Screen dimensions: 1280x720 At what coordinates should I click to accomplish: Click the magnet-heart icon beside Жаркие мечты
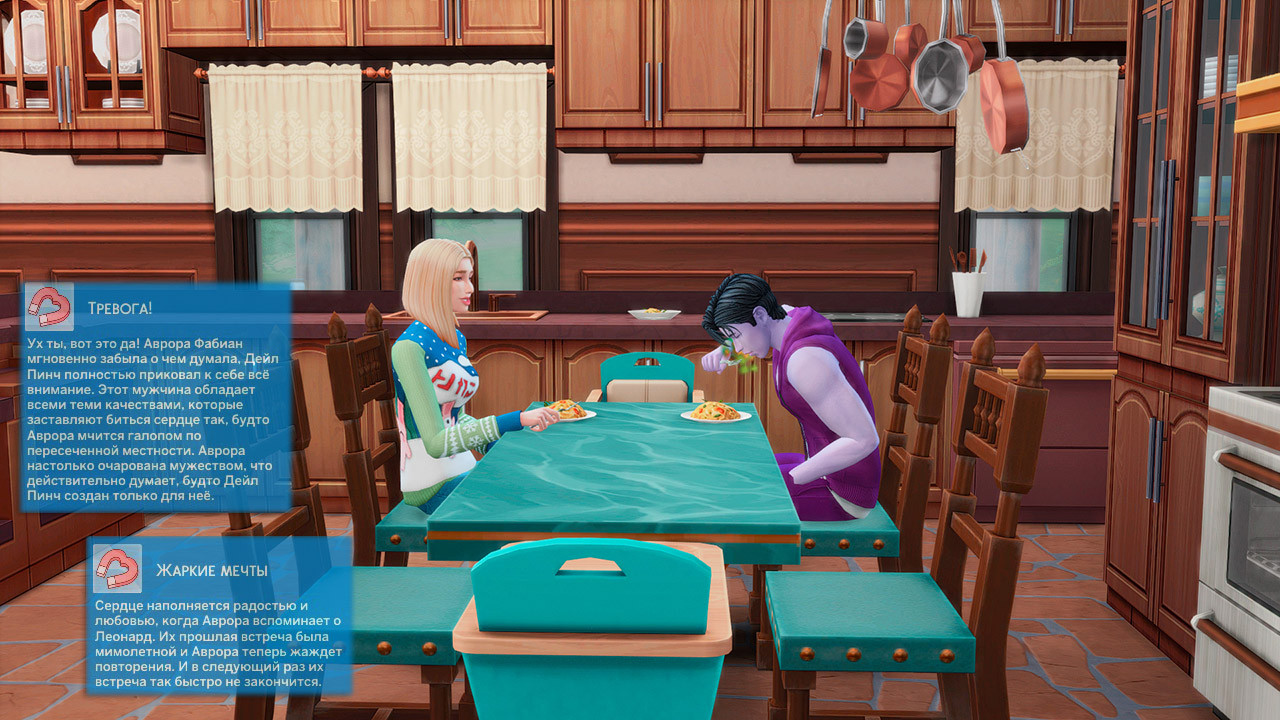pos(117,569)
